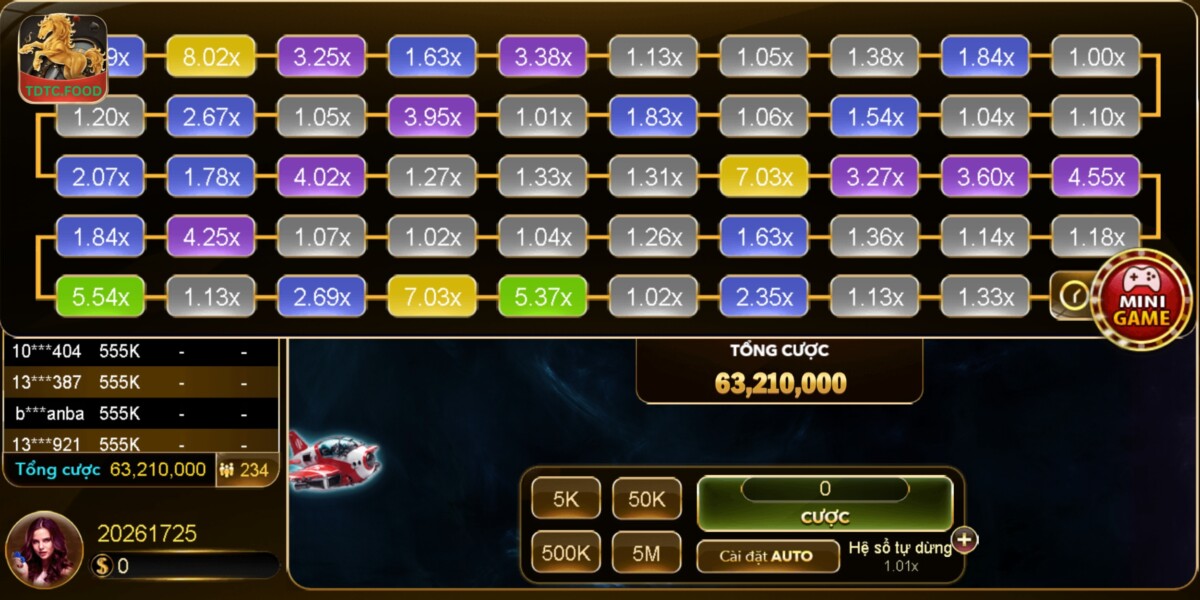The height and width of the screenshot is (600, 1200).
Task: Click the 3.95x purple history result
Action: pos(432,117)
